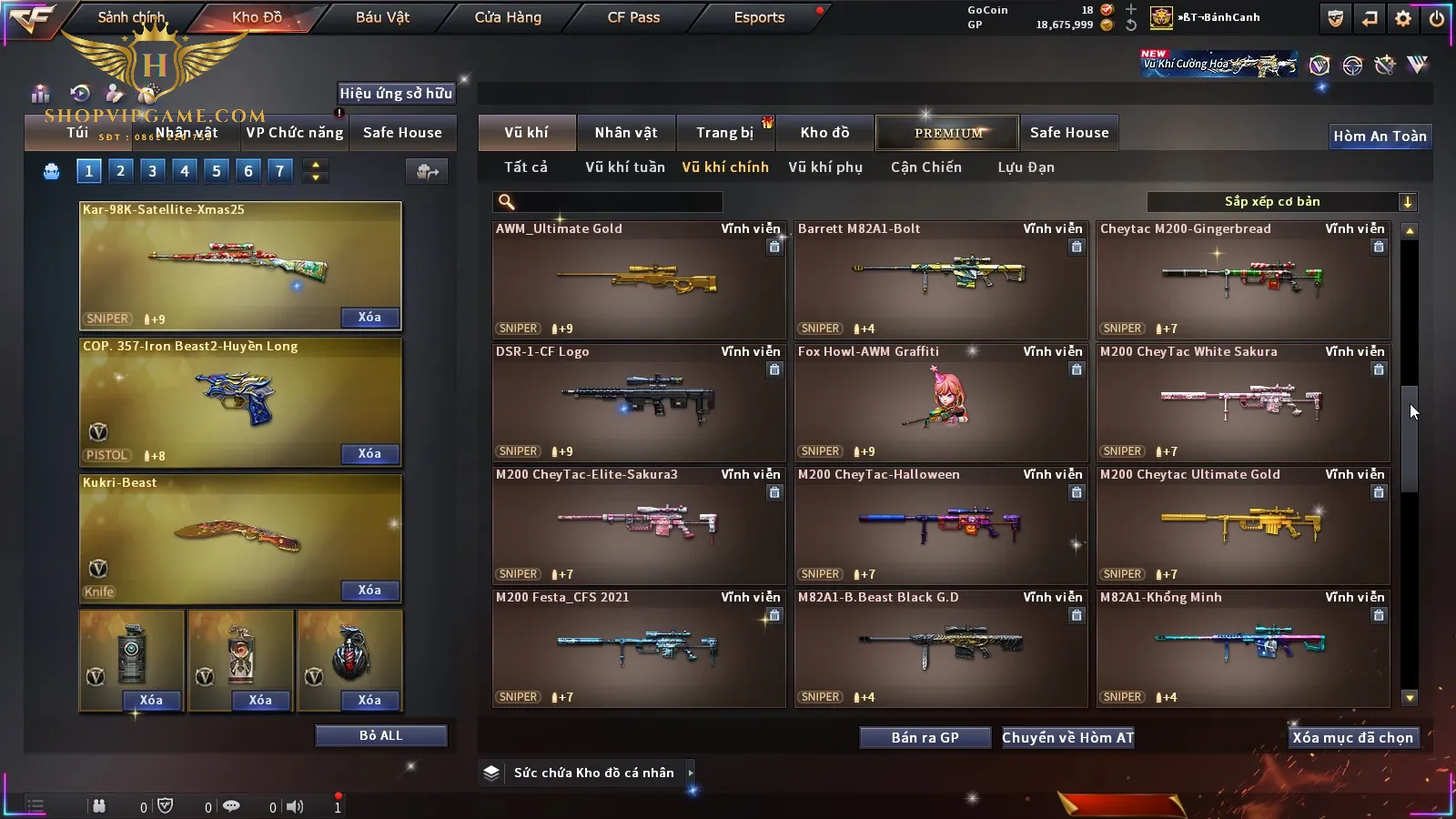
Task: Open the Esports menu
Action: pyautogui.click(x=759, y=17)
